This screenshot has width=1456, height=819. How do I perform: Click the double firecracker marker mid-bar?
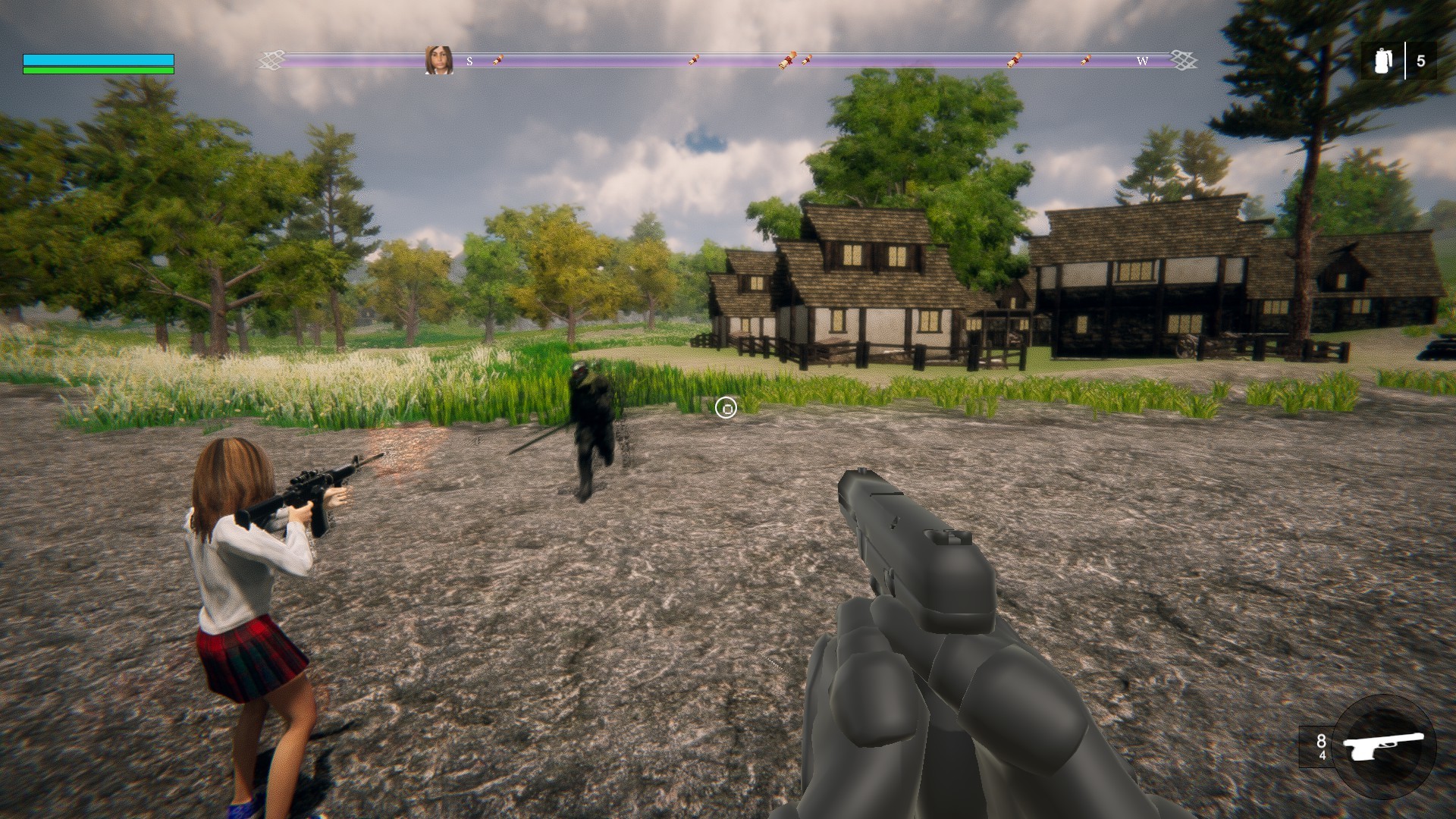(x=789, y=58)
